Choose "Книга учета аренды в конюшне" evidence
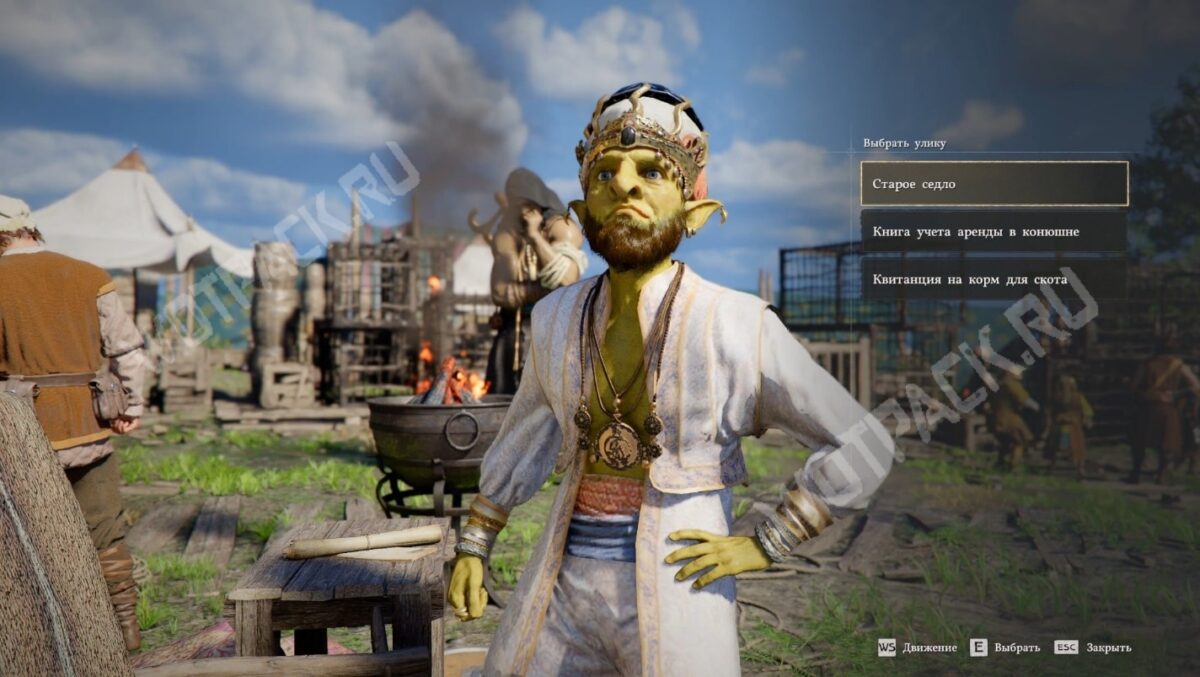1200x677 pixels. (x=993, y=232)
